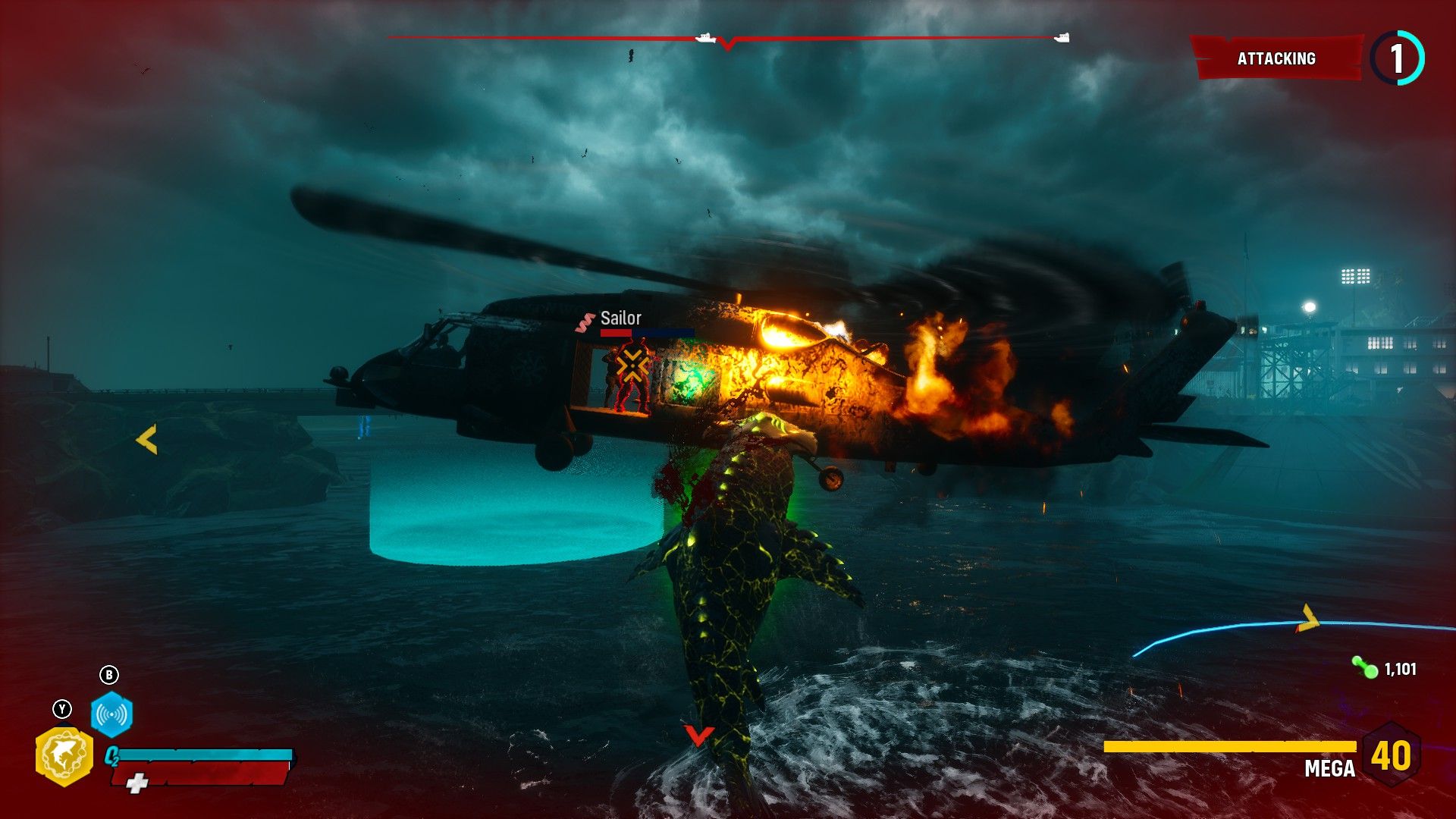Image resolution: width=1456 pixels, height=819 pixels.
Task: Expand the yellow chevron arrow on the left edge
Action: [x=147, y=437]
